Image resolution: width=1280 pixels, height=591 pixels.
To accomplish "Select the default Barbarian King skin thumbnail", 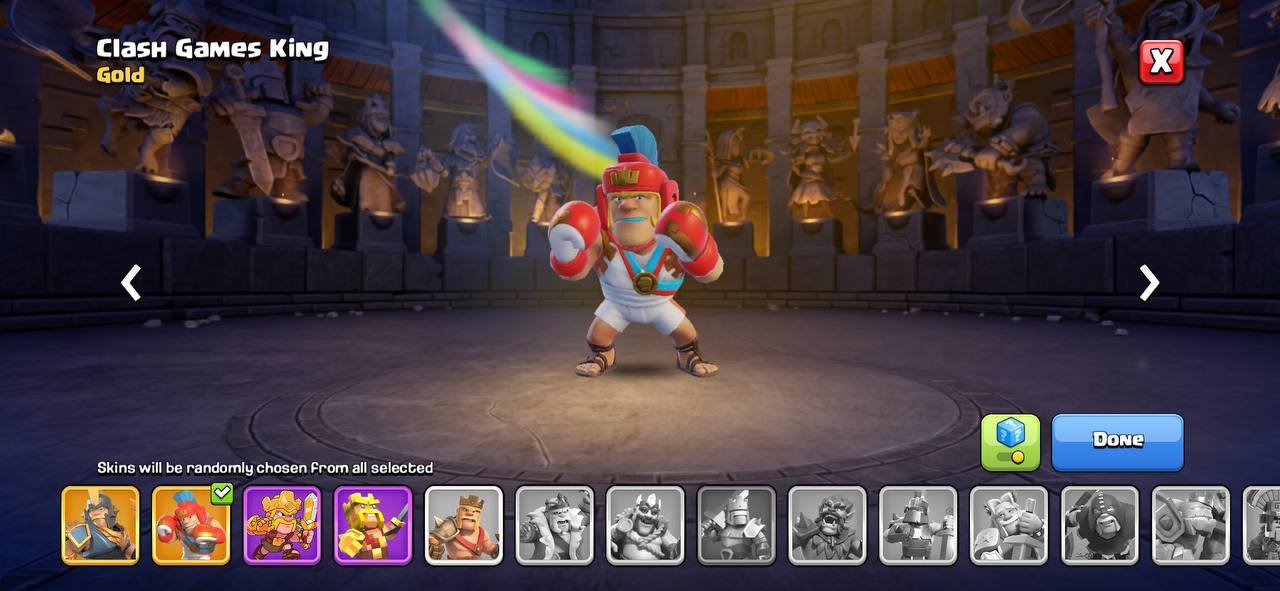I will (x=464, y=525).
